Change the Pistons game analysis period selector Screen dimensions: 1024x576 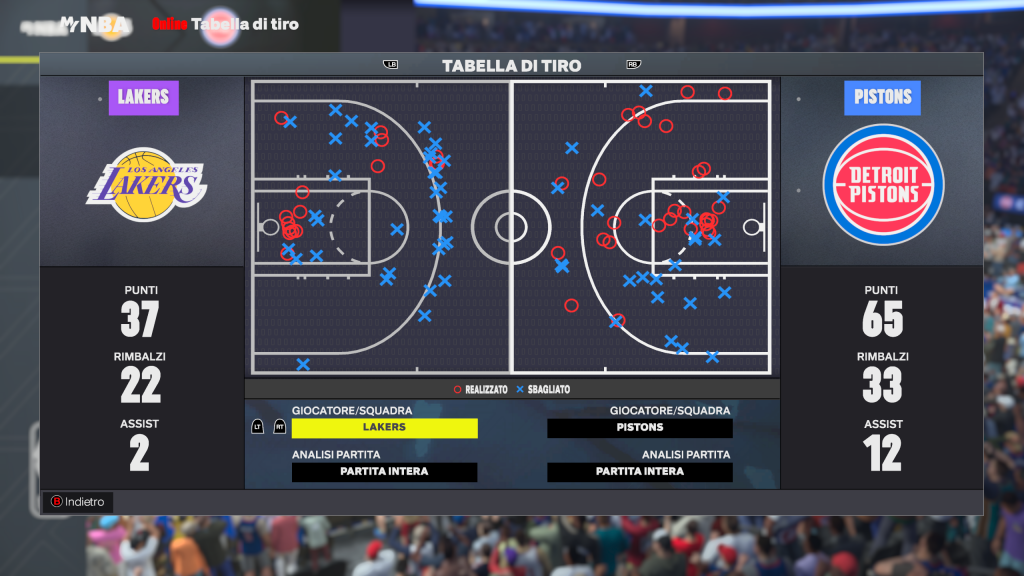640,472
